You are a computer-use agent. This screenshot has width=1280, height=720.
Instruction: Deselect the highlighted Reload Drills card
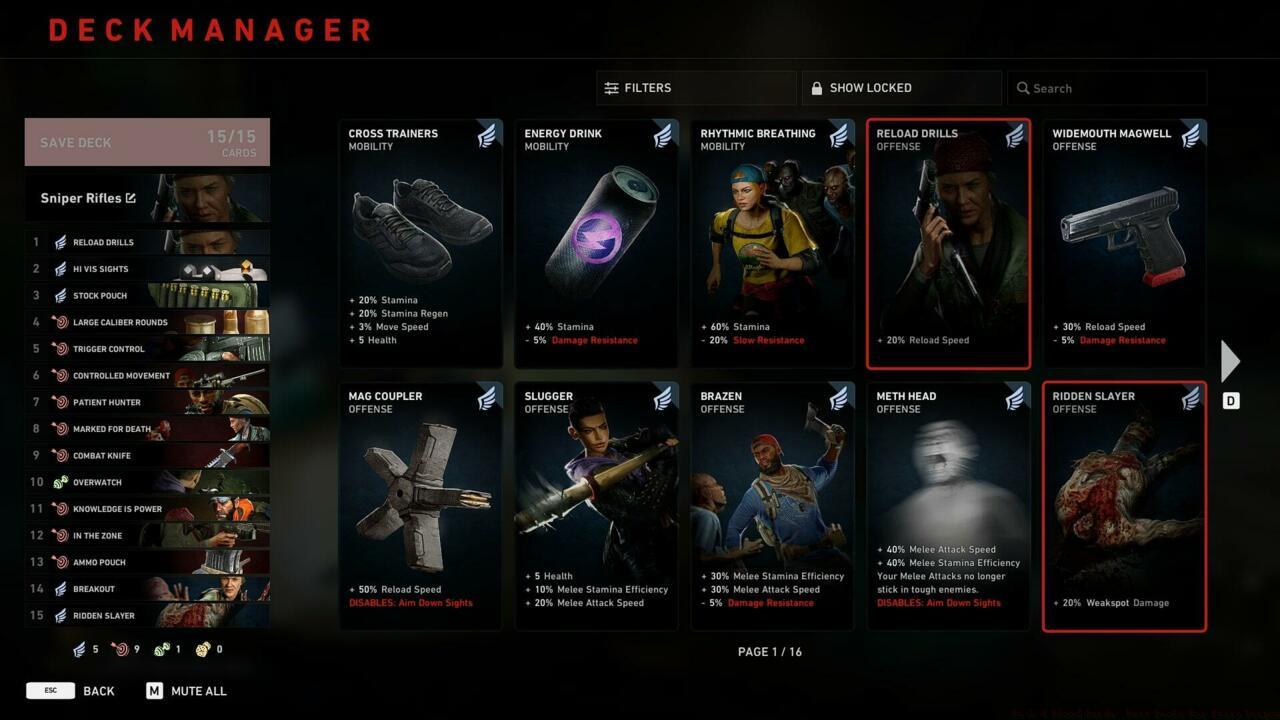click(948, 243)
